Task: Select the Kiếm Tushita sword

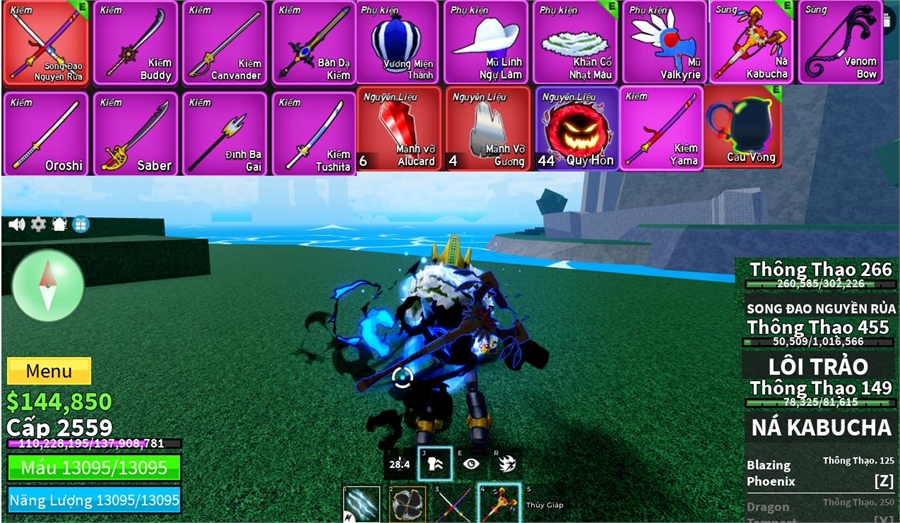Action: (x=313, y=134)
